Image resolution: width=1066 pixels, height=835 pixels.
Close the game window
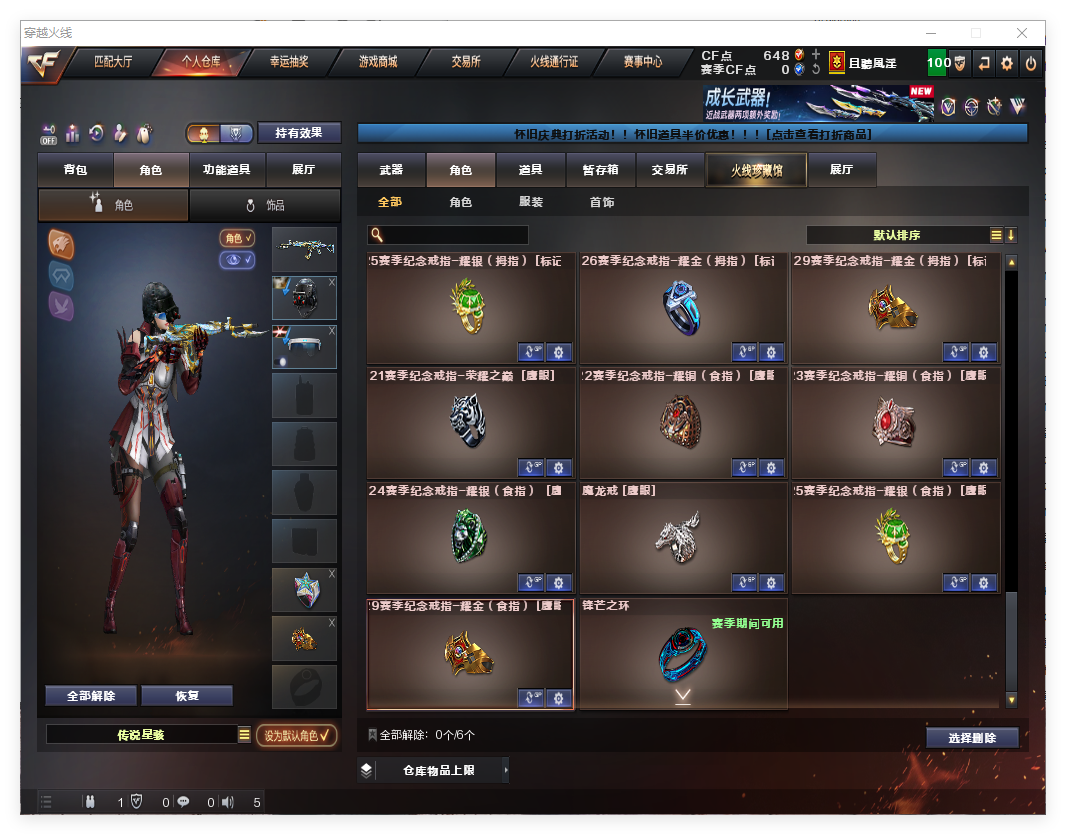1022,33
